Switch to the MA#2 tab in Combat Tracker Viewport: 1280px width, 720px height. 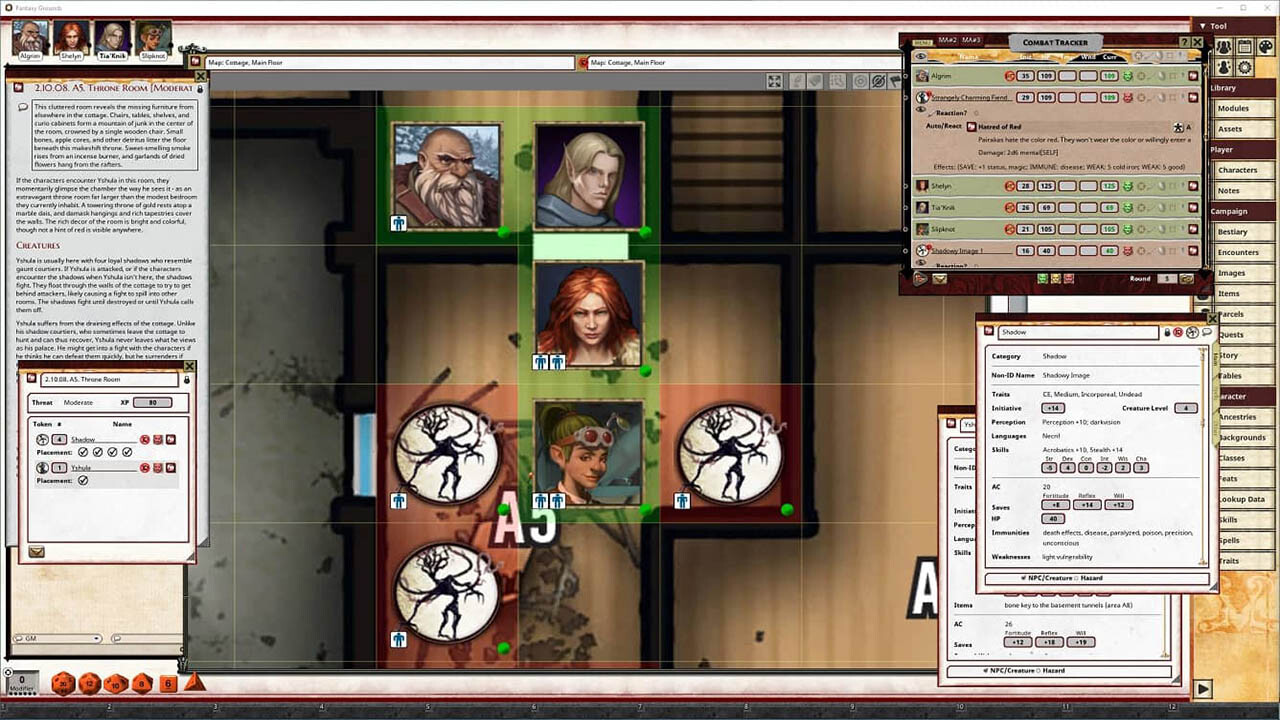946,40
